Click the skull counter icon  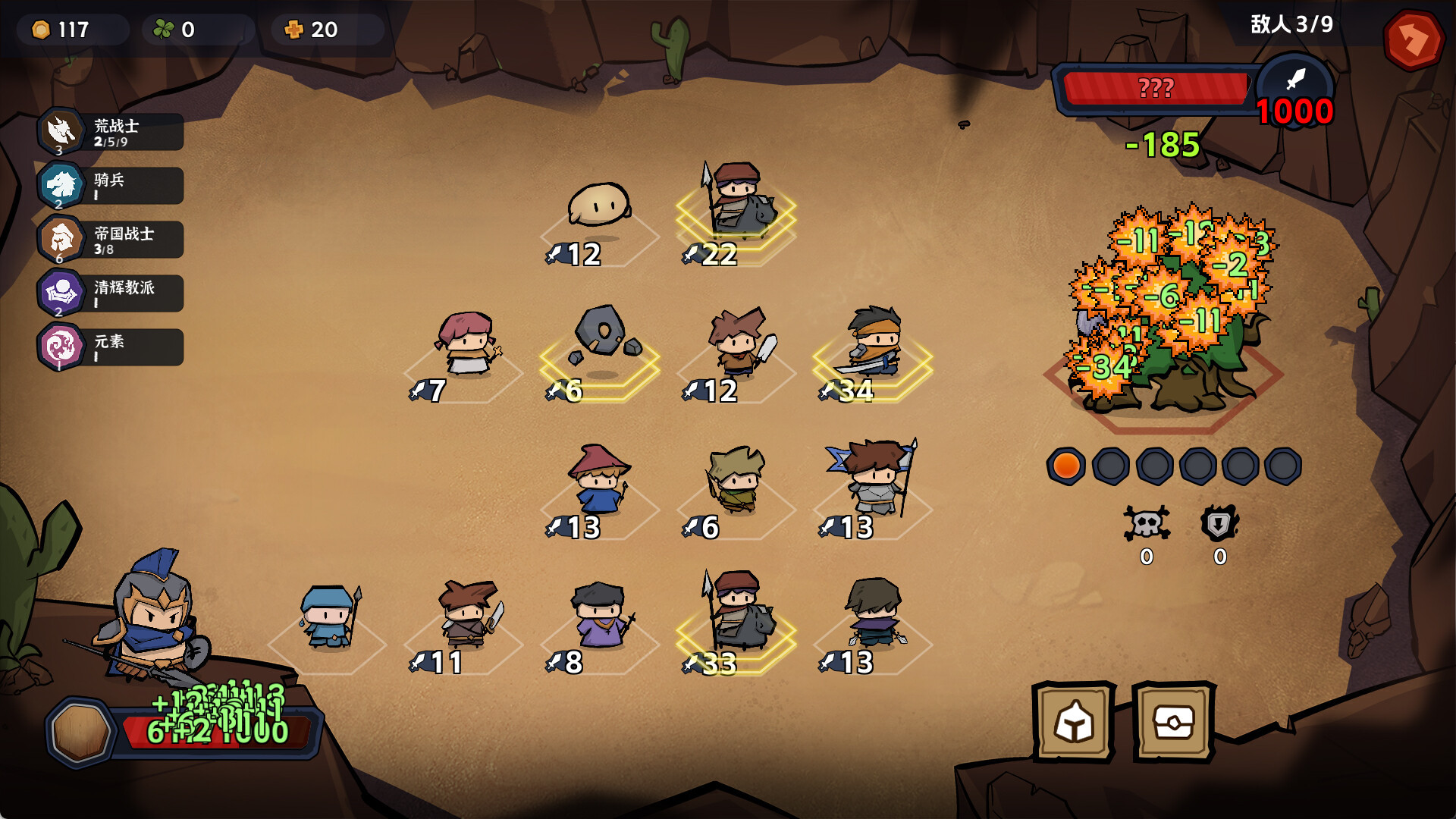tap(1146, 523)
